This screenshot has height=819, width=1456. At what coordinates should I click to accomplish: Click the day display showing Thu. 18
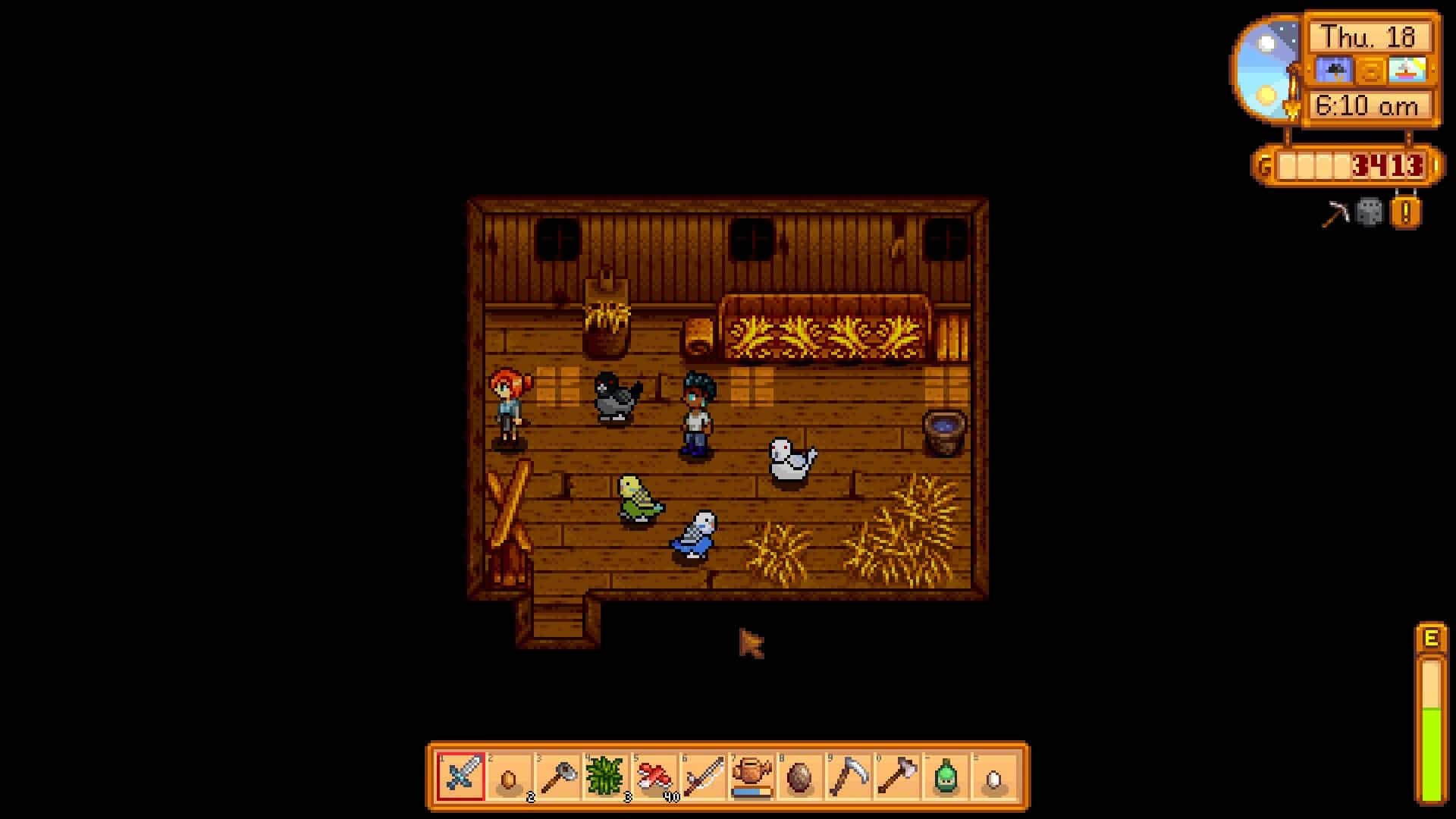[x=1369, y=38]
